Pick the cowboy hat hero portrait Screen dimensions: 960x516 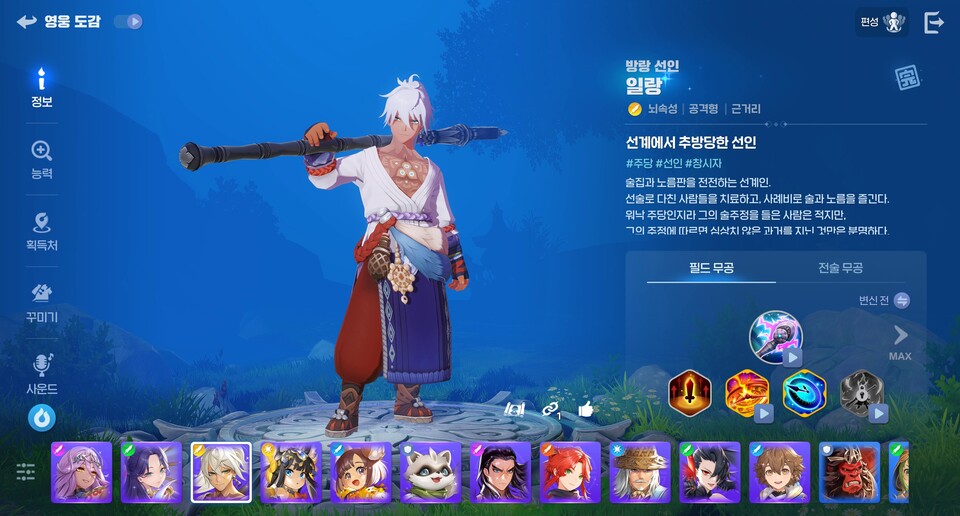640,472
